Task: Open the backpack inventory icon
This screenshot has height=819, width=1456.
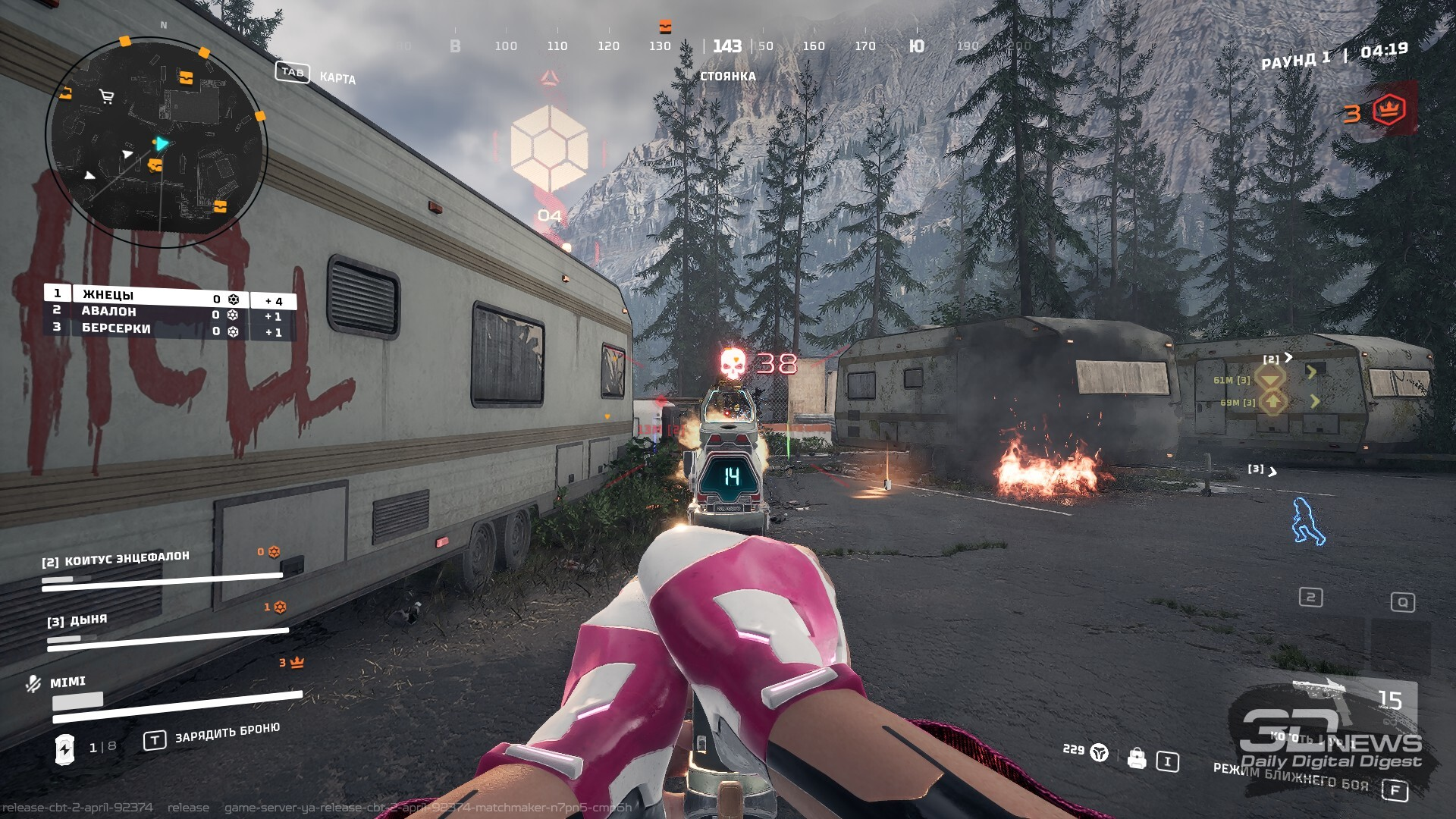Action: [1136, 758]
